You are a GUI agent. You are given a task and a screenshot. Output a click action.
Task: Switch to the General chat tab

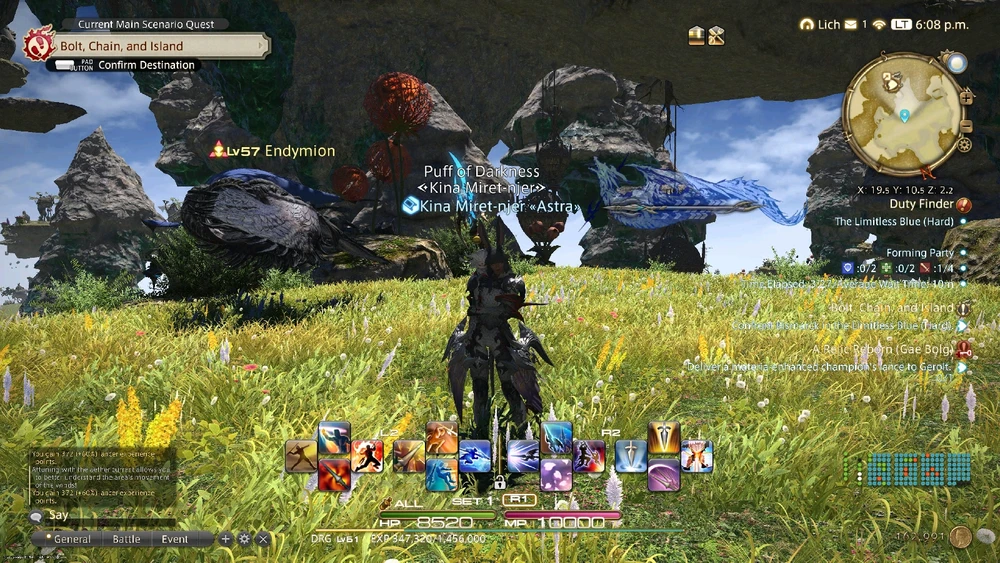(x=72, y=539)
